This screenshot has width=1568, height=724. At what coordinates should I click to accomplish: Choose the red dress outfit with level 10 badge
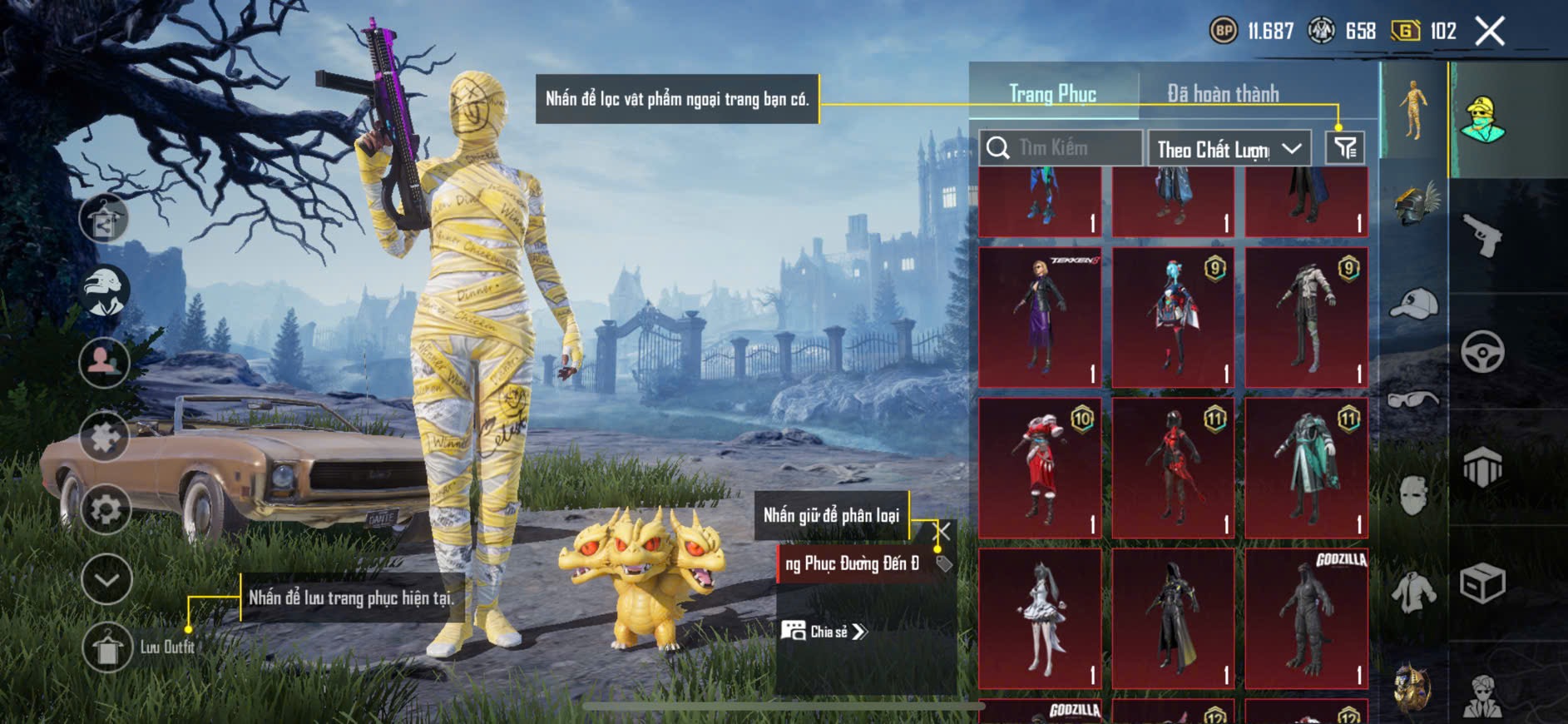point(1040,467)
